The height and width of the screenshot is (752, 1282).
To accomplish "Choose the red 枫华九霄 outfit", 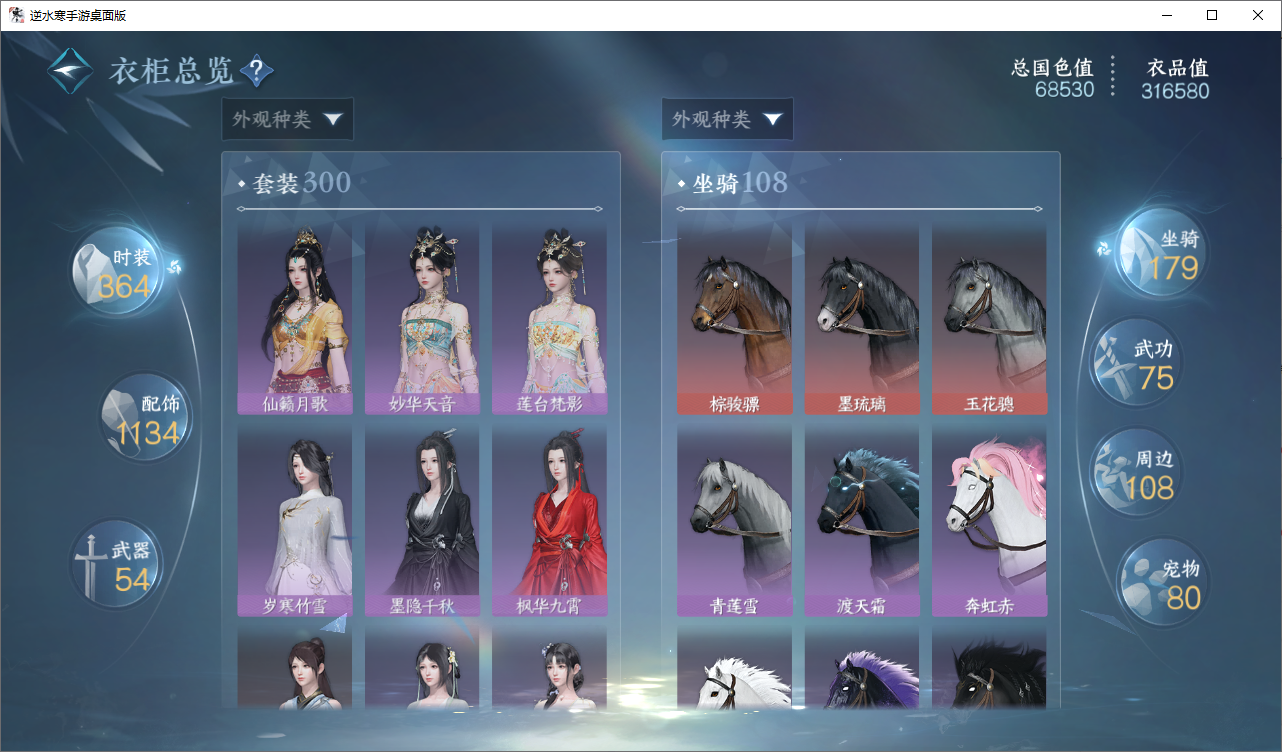I will click(x=549, y=520).
